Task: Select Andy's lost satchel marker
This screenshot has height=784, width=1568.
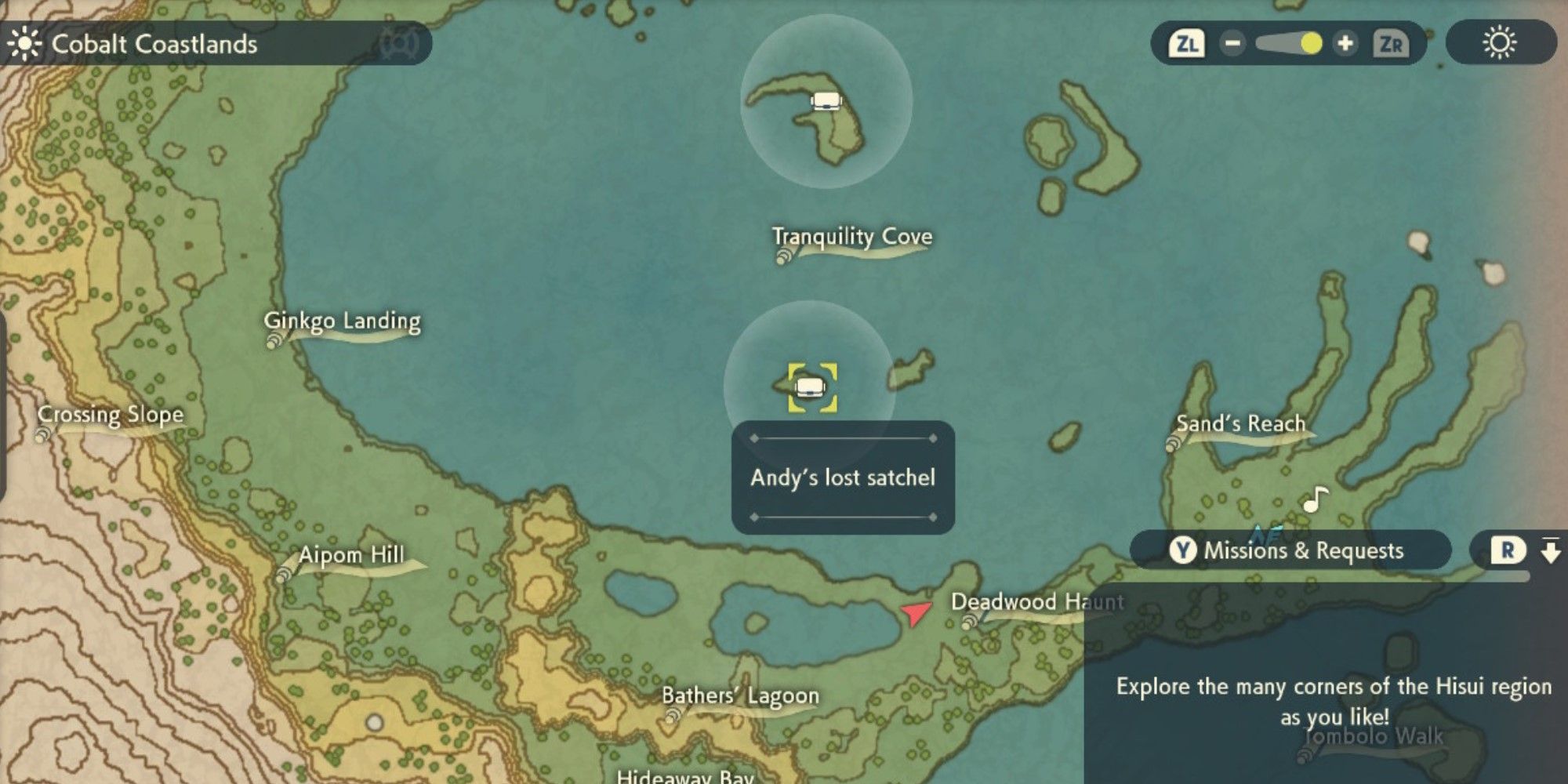Action: click(811, 387)
